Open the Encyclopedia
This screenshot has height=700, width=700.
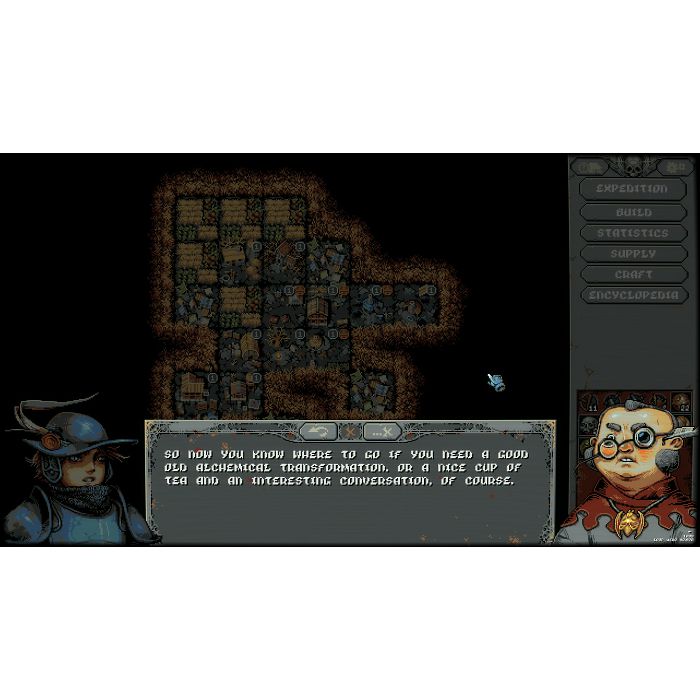[x=633, y=296]
